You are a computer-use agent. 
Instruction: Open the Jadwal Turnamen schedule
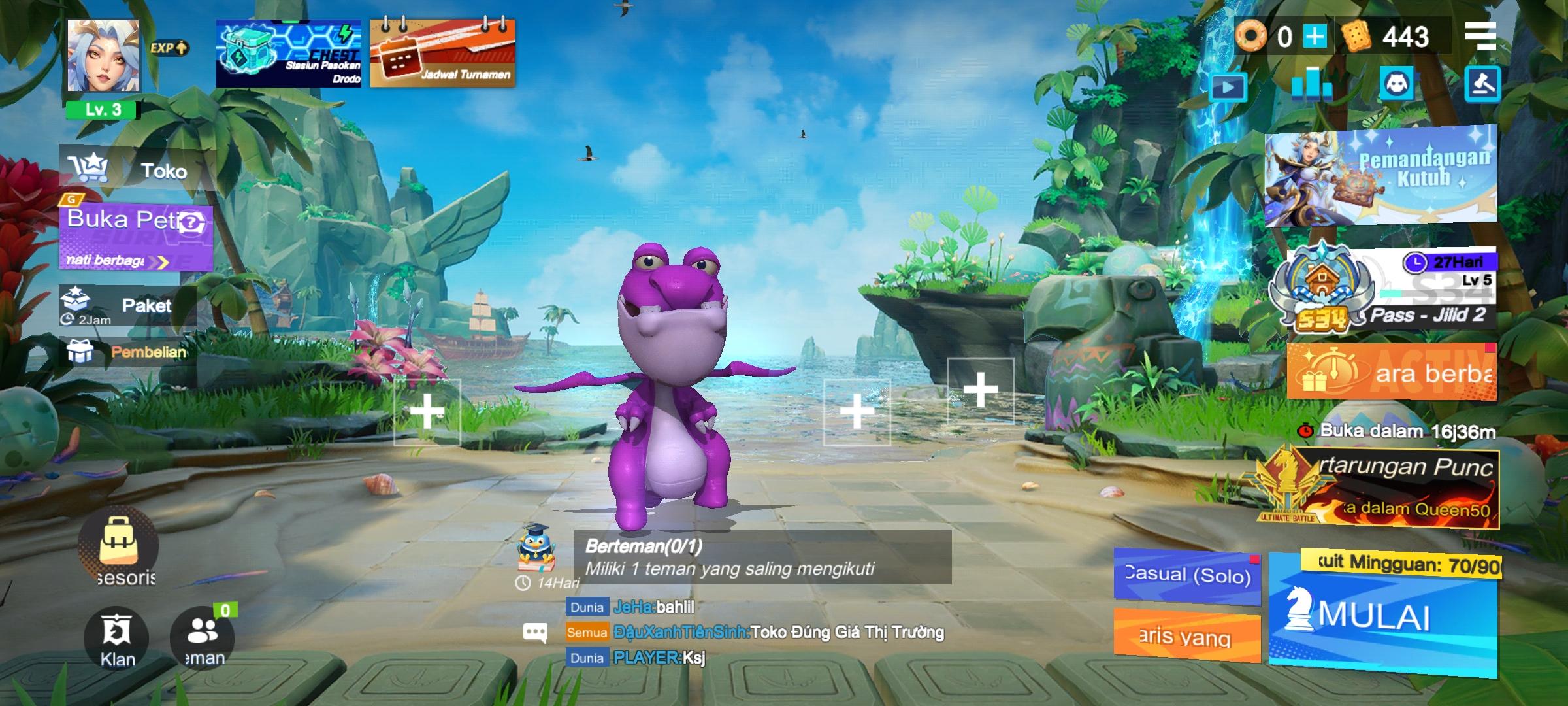443,54
